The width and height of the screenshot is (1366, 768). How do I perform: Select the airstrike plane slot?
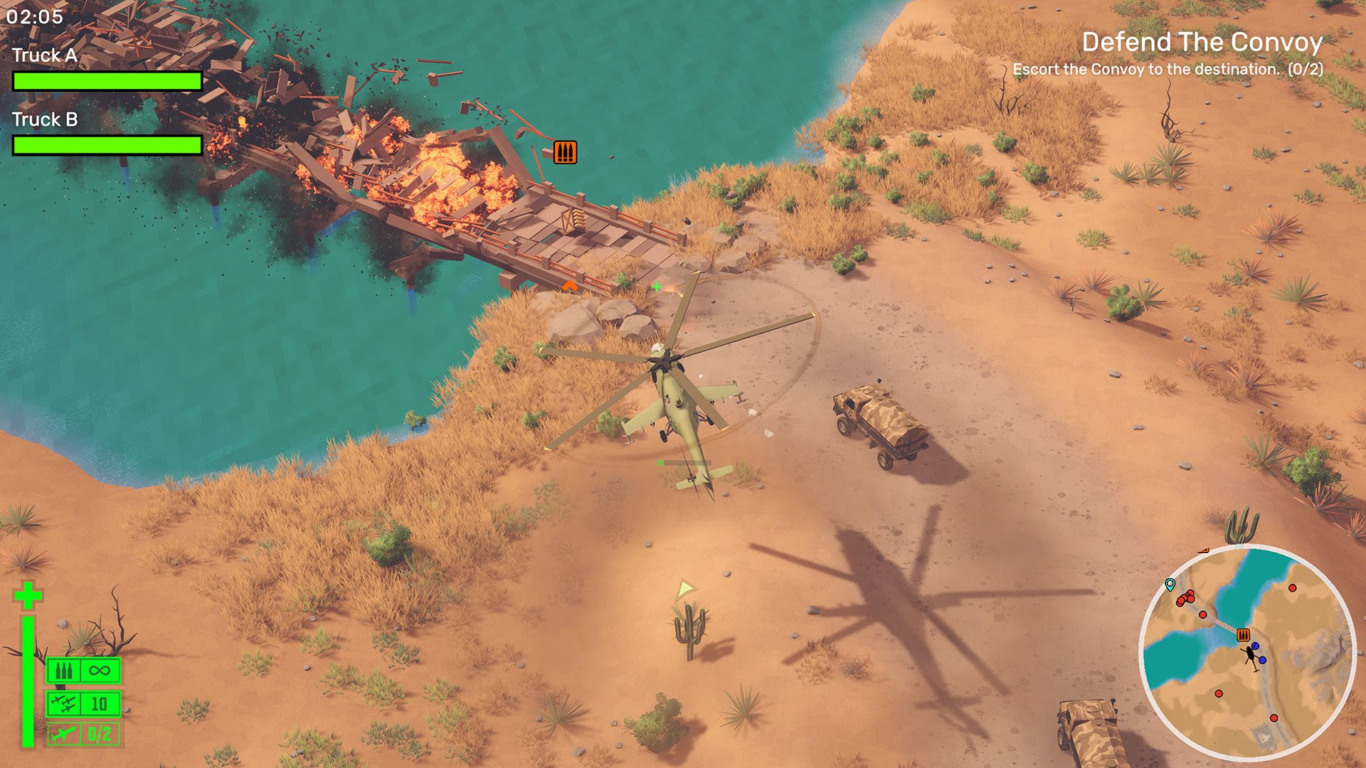coord(84,735)
